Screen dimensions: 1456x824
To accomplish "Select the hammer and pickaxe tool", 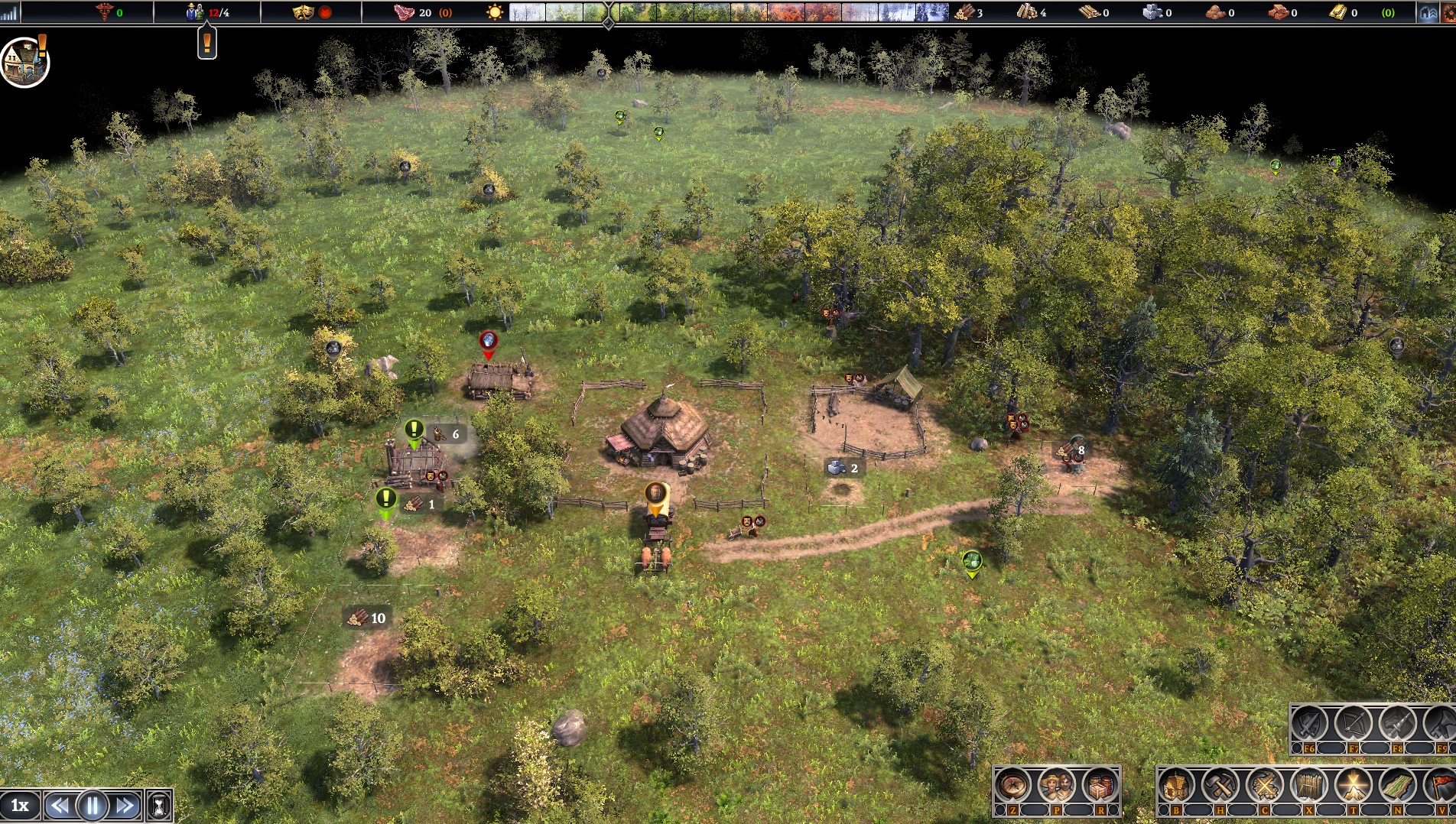I will (1220, 785).
